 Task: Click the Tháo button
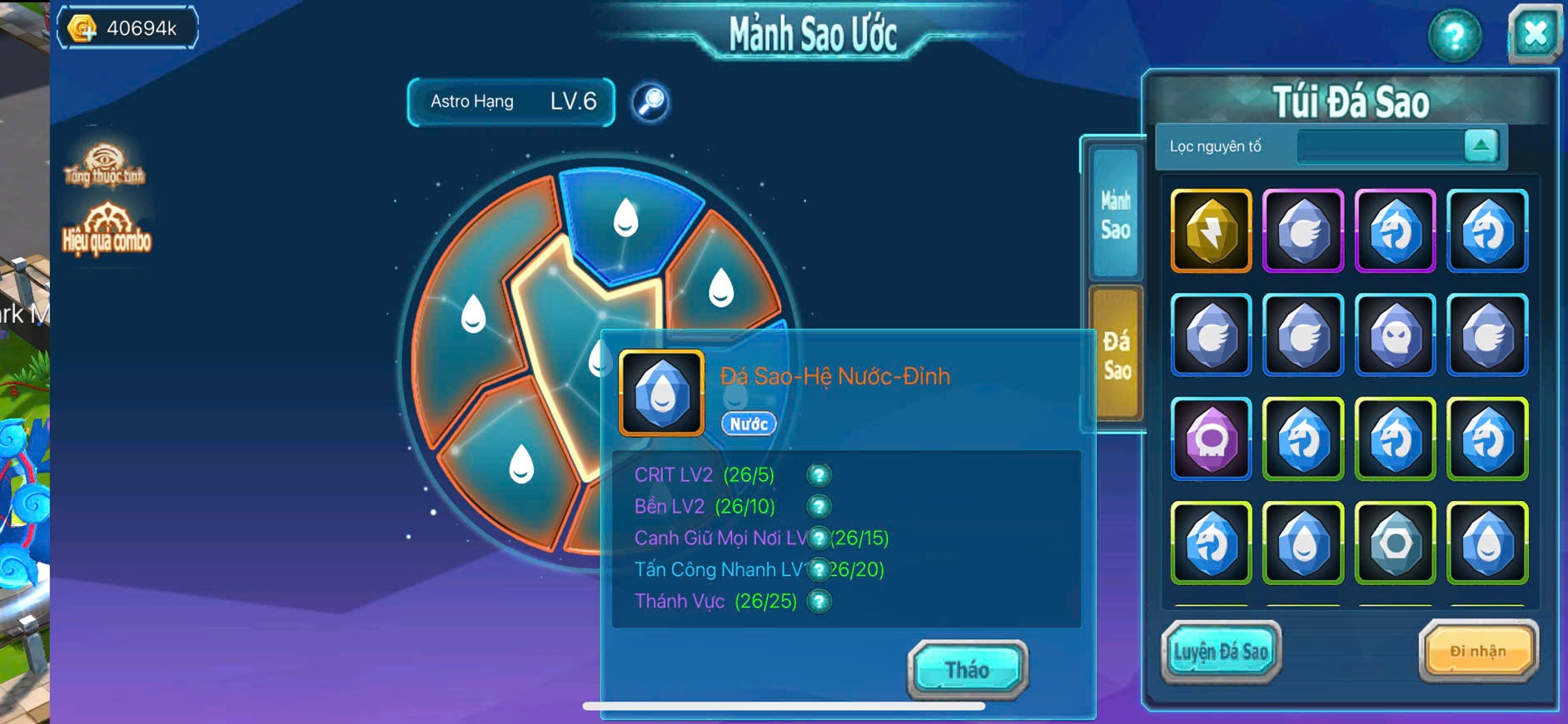click(x=967, y=669)
